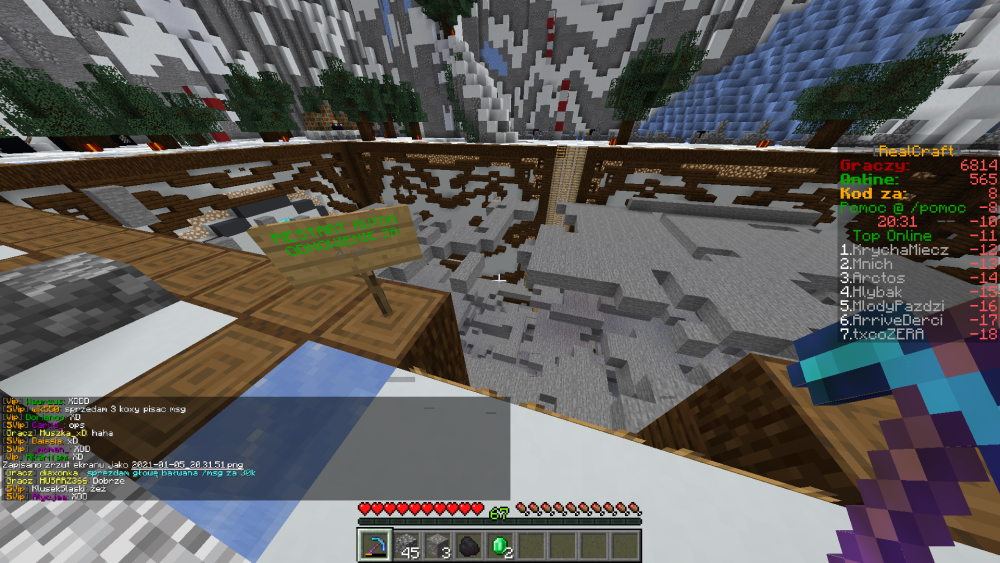Select the diamond pickaxe hotbar slot
The height and width of the screenshot is (563, 1000).
click(375, 546)
